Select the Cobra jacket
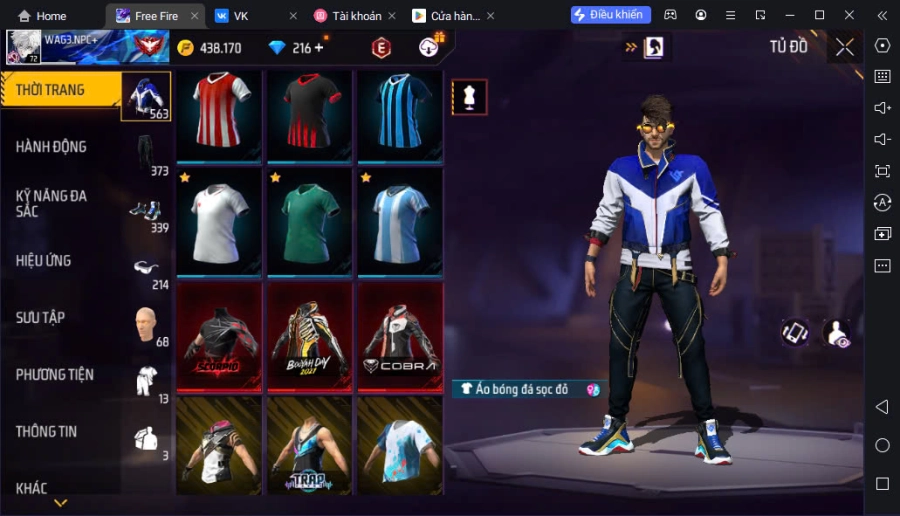Screen dimensions: 900x516 pos(400,337)
